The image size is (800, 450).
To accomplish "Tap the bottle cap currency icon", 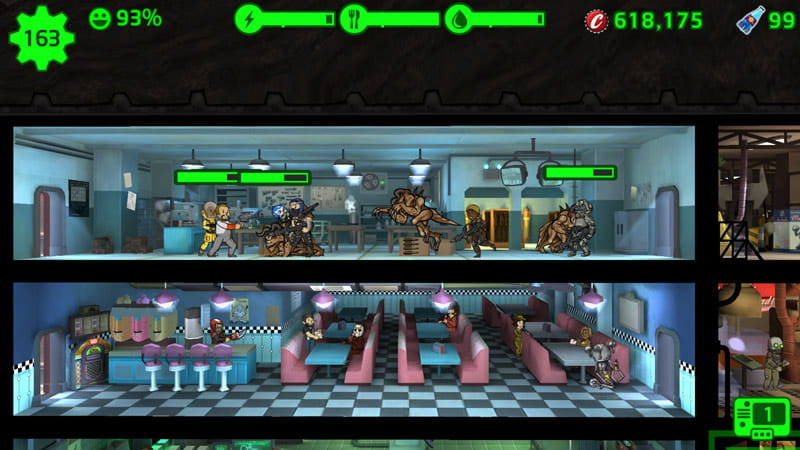I will [596, 20].
